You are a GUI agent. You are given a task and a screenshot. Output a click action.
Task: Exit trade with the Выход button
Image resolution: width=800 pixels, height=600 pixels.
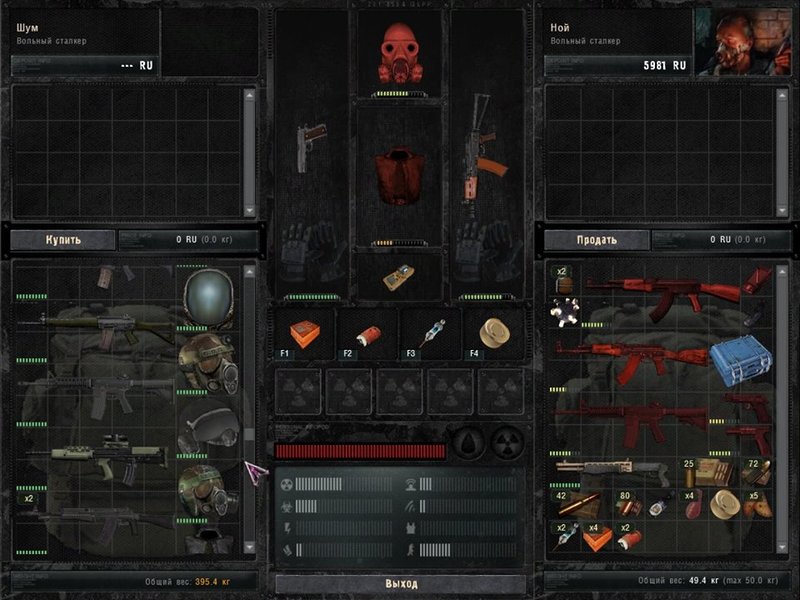coord(400,583)
